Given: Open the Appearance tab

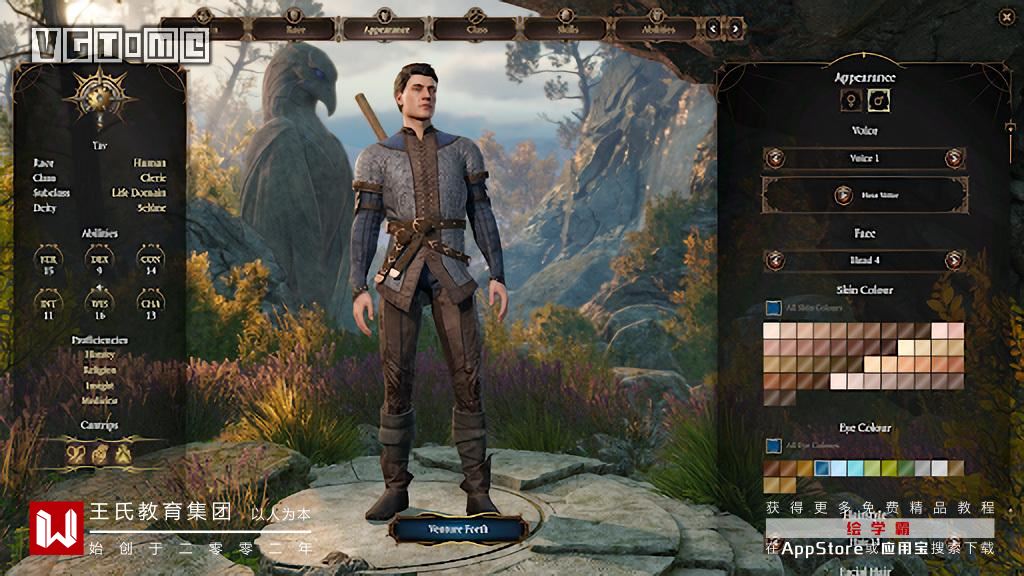Looking at the screenshot, I should point(384,28).
